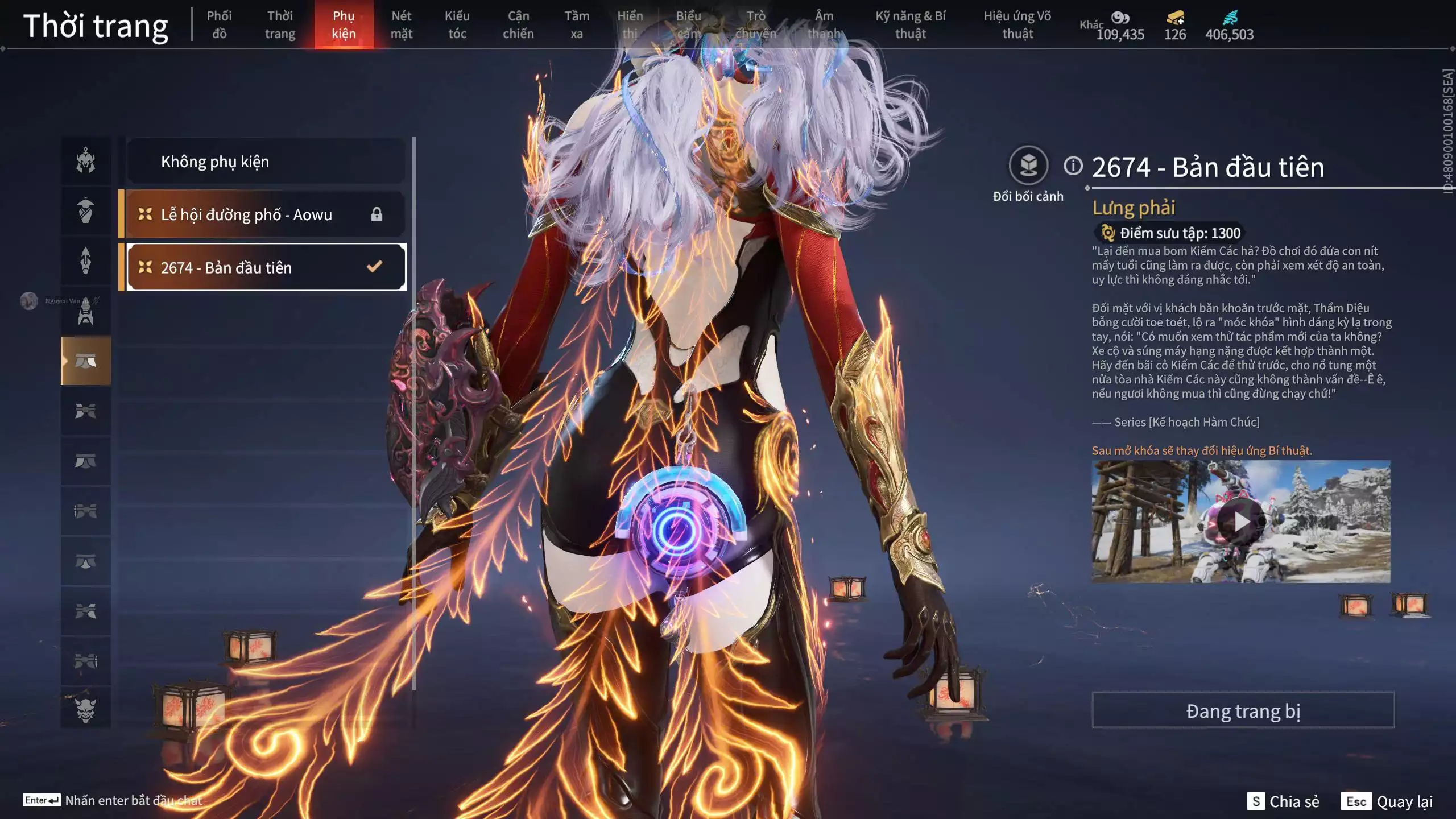Choose the topmost helmet accessory category
This screenshot has width=1456, height=819.
[86, 160]
